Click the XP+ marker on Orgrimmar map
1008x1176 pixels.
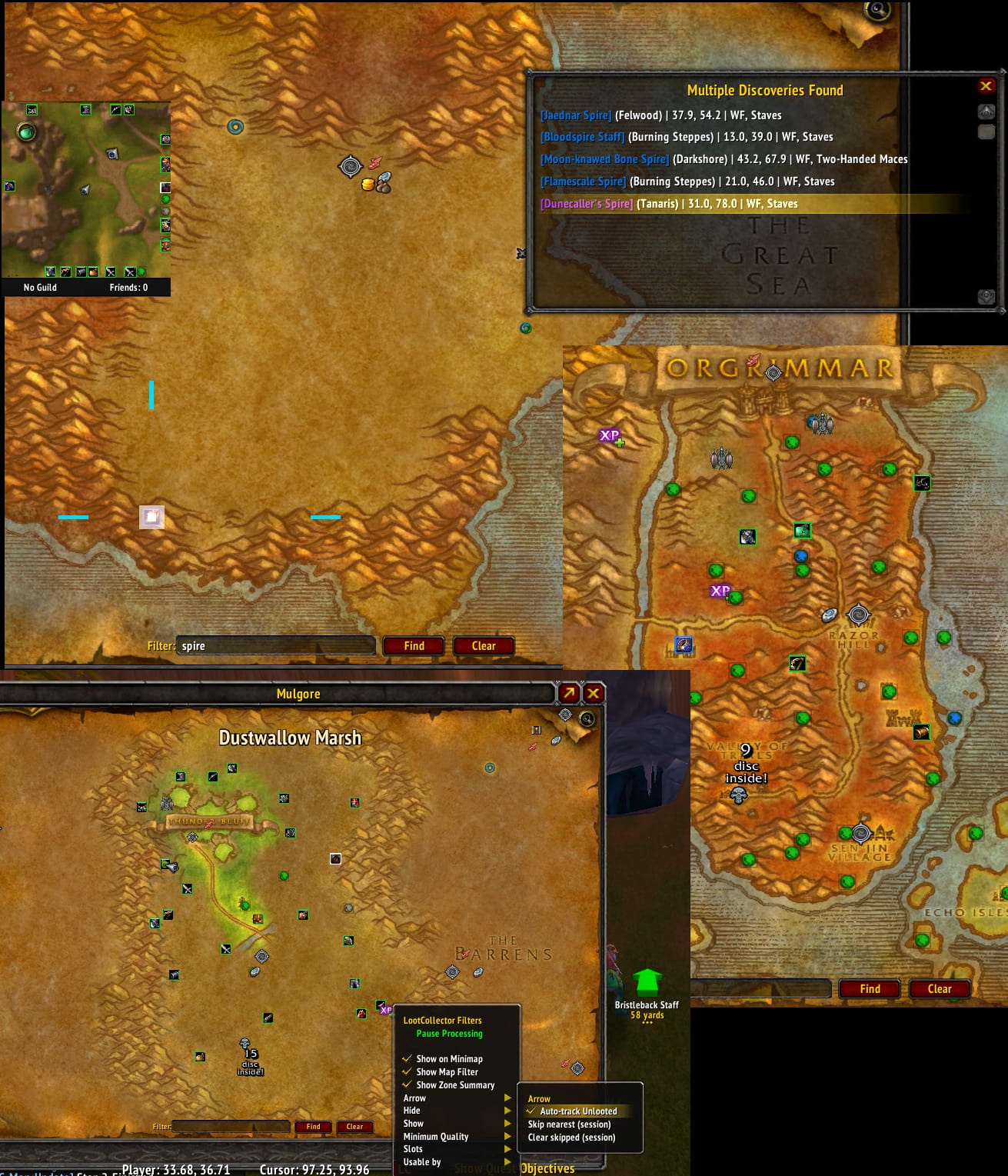610,436
